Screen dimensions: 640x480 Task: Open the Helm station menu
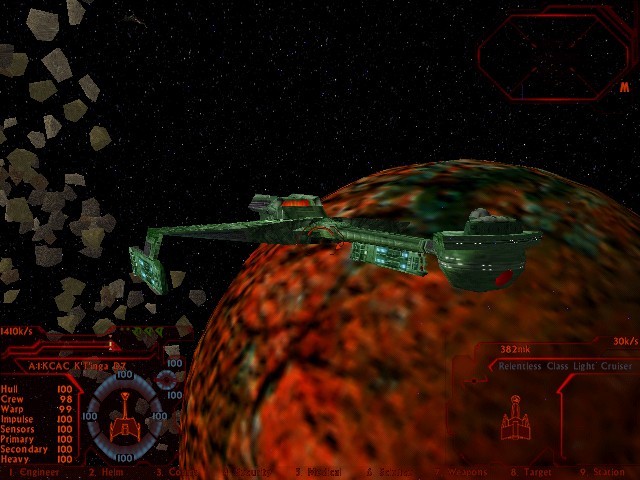click(x=106, y=472)
